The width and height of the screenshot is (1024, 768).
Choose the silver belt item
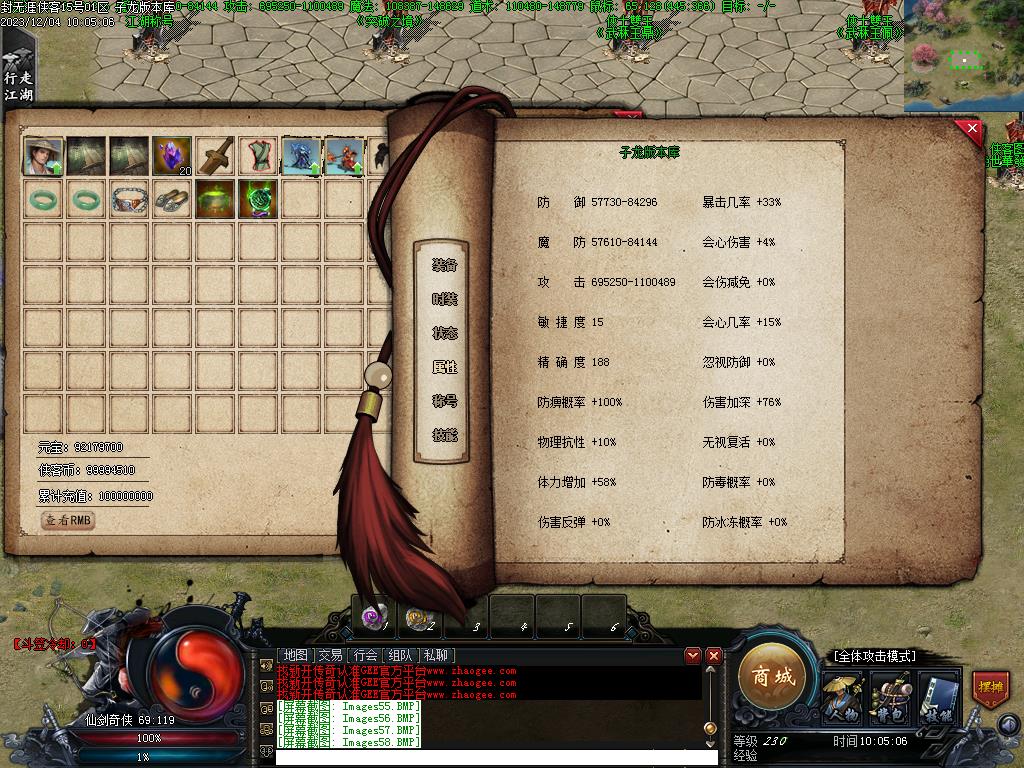pos(129,199)
